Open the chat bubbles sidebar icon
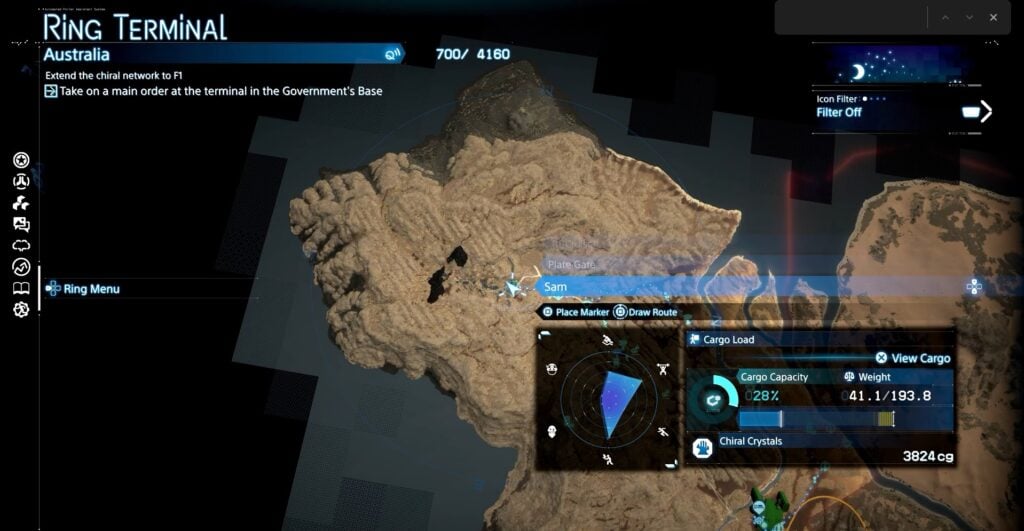This screenshot has width=1024, height=531. [21, 224]
